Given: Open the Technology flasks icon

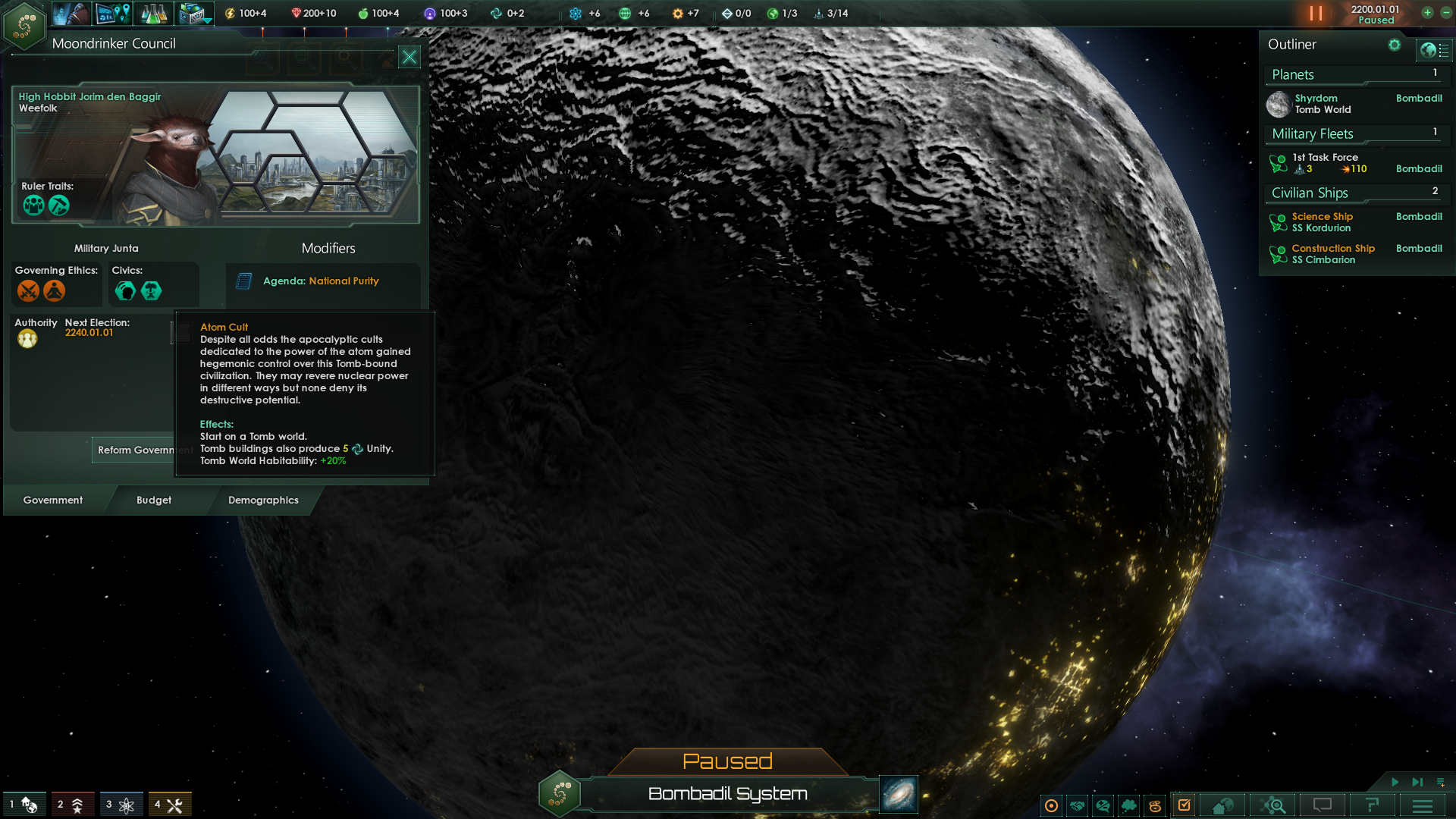Looking at the screenshot, I should pos(153,13).
